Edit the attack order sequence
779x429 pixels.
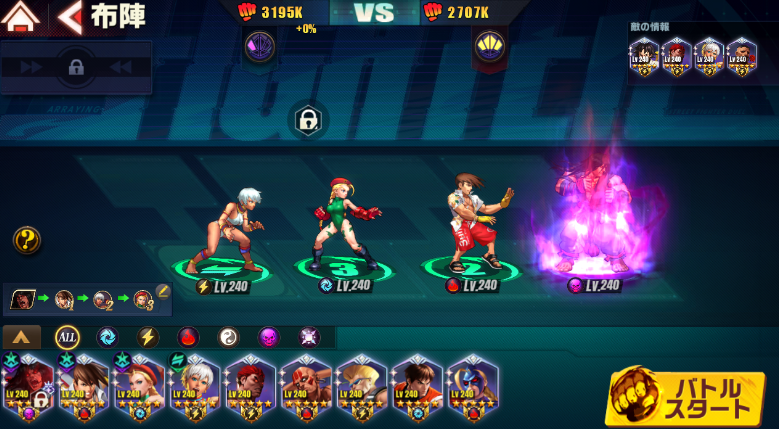point(164,291)
